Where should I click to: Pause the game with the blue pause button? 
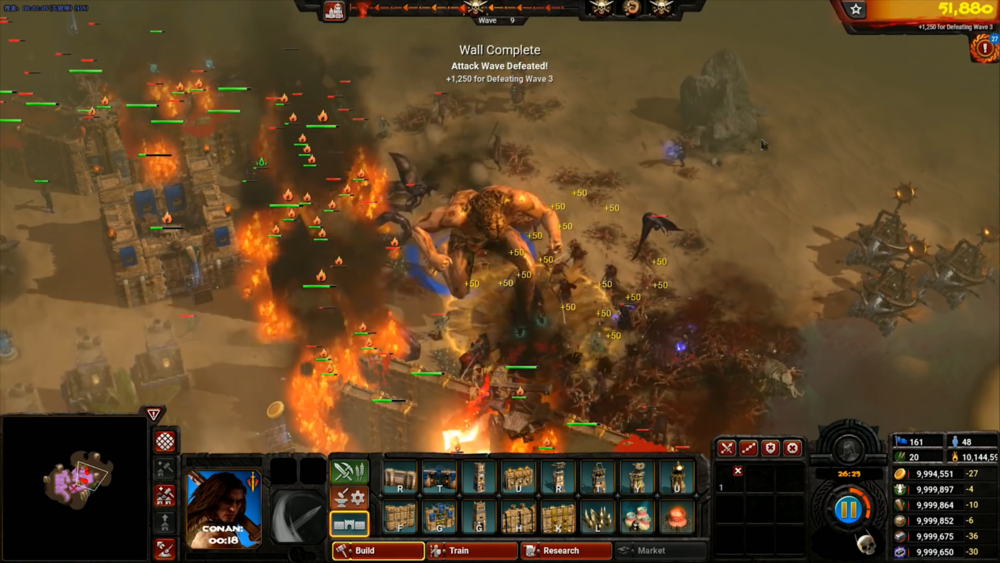848,510
